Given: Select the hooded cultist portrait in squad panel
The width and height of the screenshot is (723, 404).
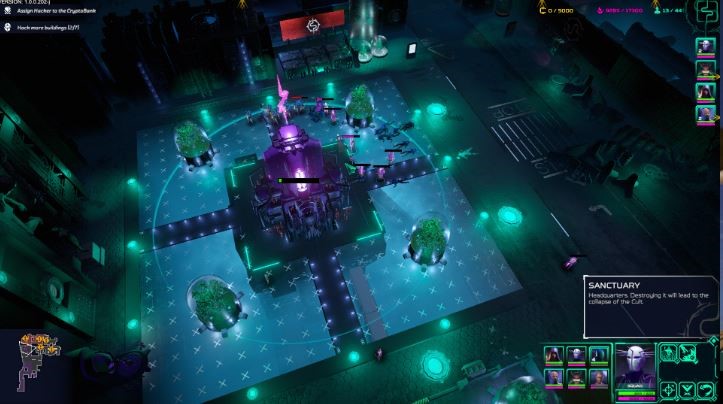Looking at the screenshot, I should (x=554, y=355).
